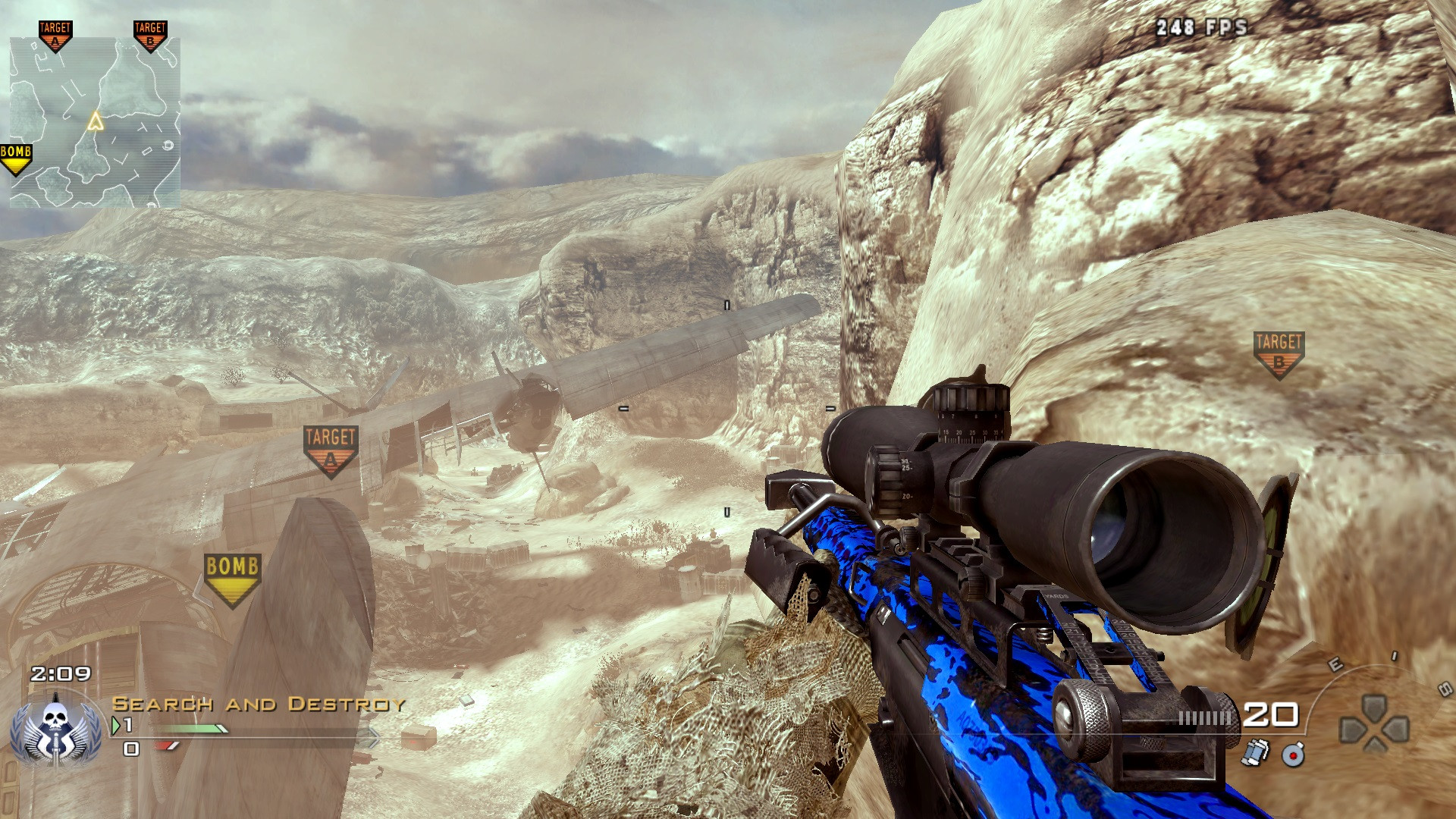1456x819 pixels.
Task: Toggle the Target A objective marker in the canyon
Action: click(x=329, y=446)
